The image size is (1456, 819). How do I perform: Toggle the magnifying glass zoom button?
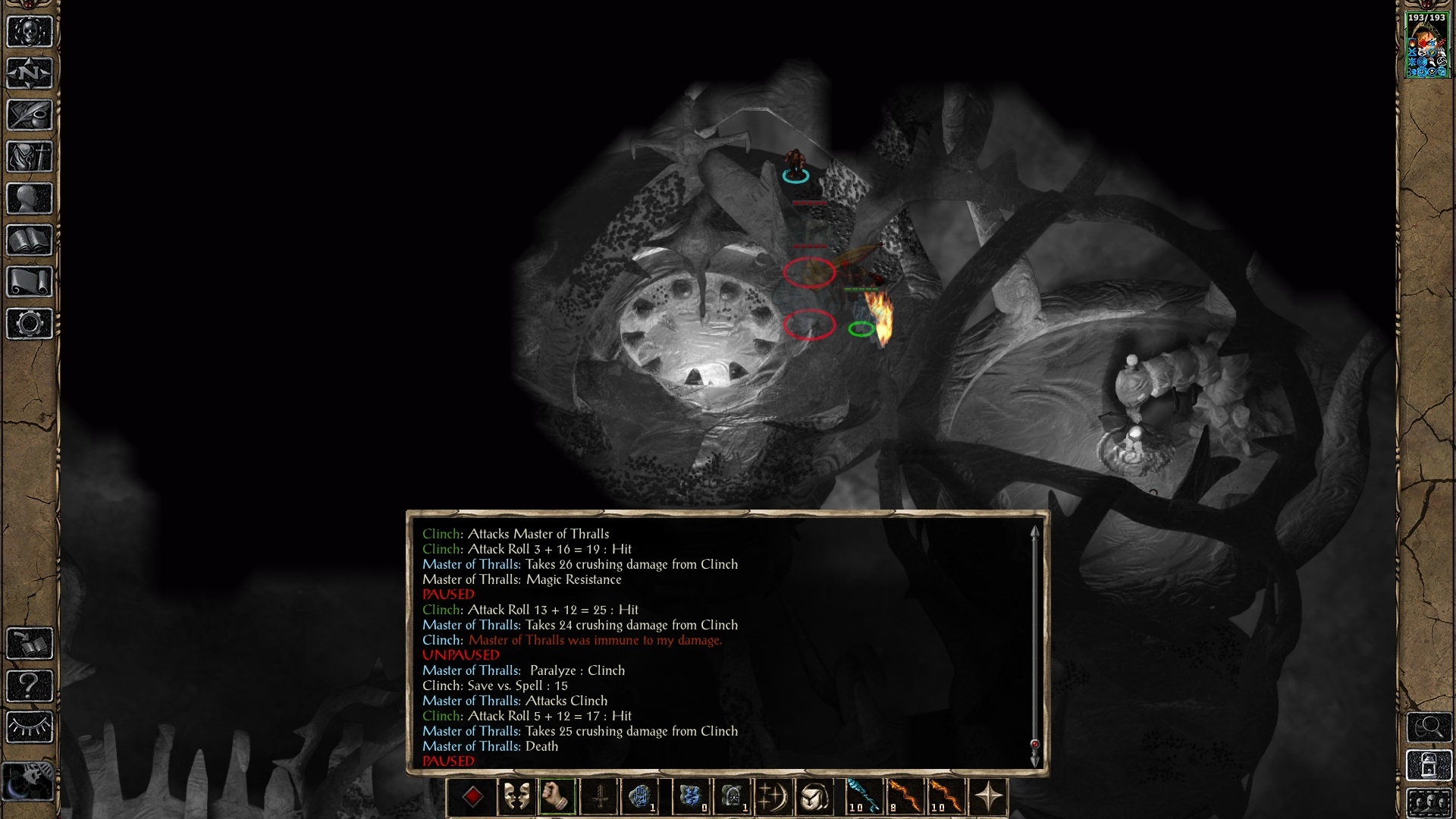[1429, 727]
